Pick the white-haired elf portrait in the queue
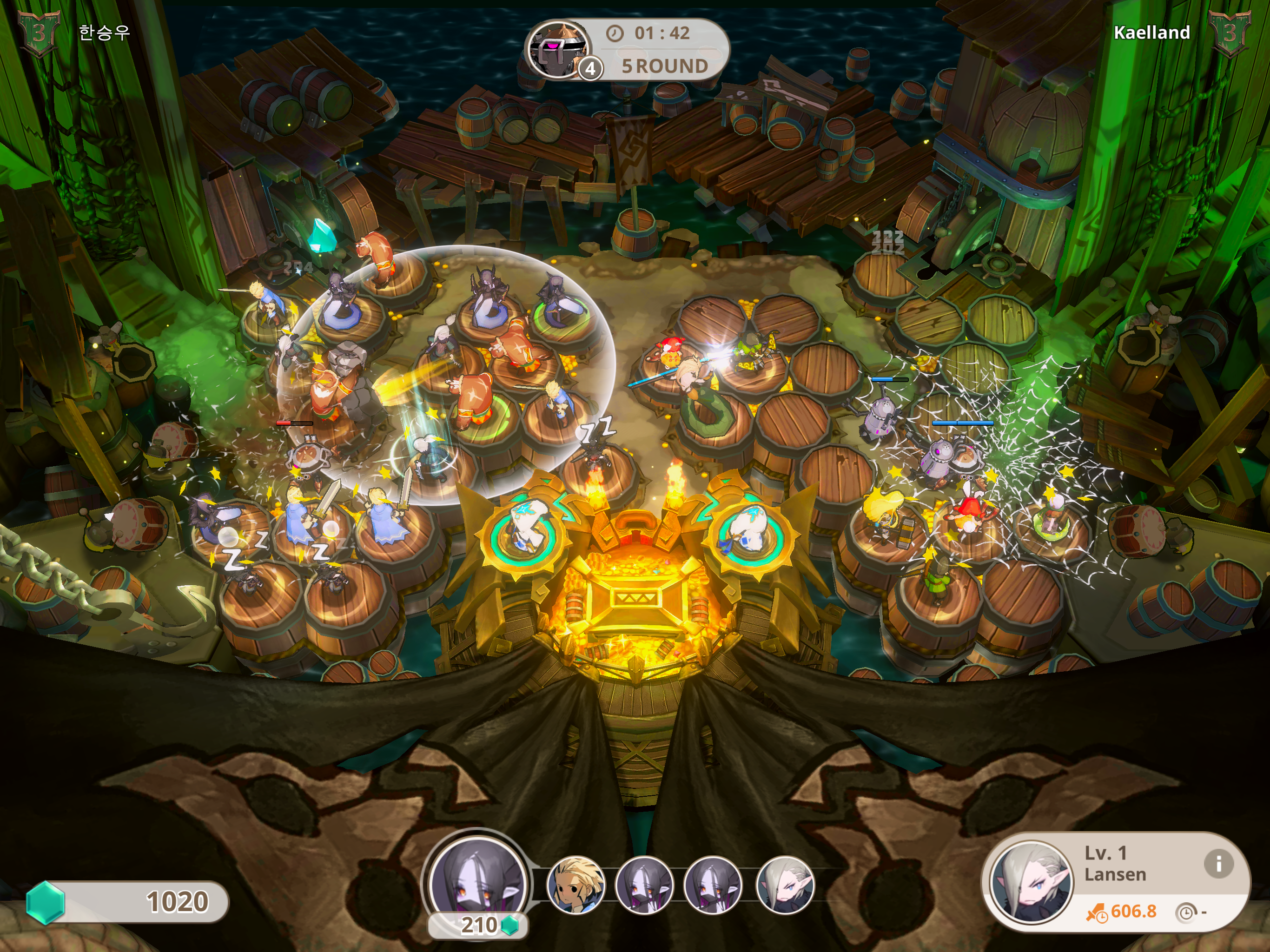Image resolution: width=1270 pixels, height=952 pixels. [785, 884]
